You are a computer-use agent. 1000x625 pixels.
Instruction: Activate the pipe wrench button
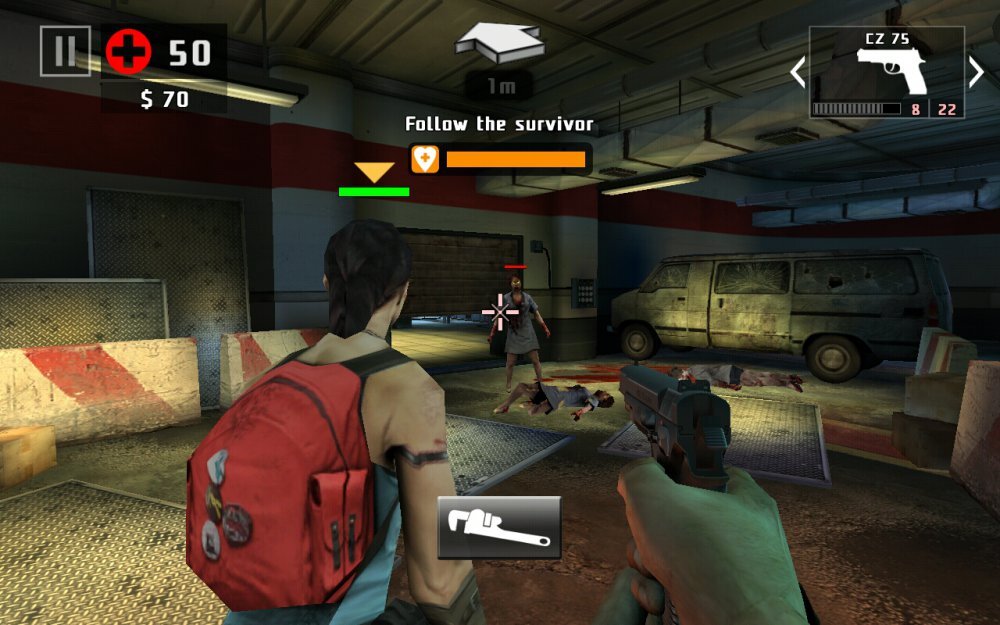click(499, 527)
